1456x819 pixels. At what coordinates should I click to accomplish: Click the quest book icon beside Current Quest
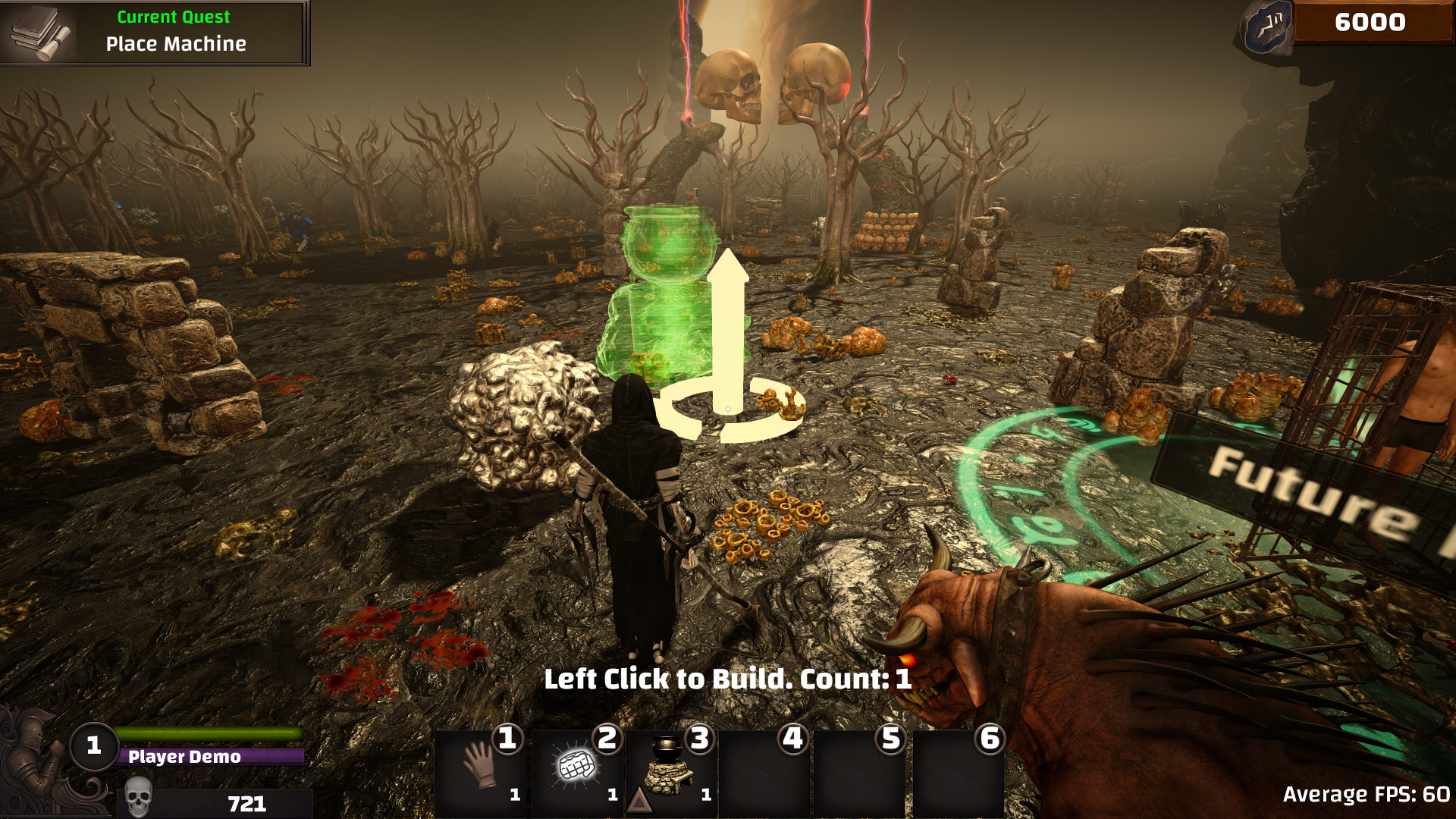point(38,30)
